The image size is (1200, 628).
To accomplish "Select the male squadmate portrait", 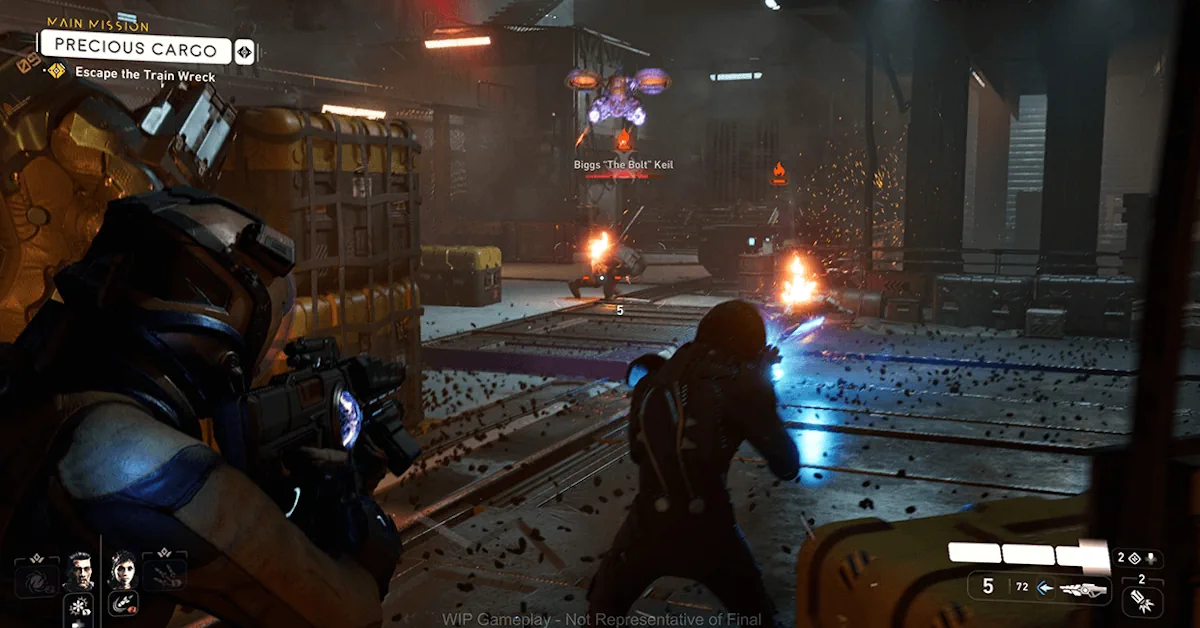I will (79, 573).
